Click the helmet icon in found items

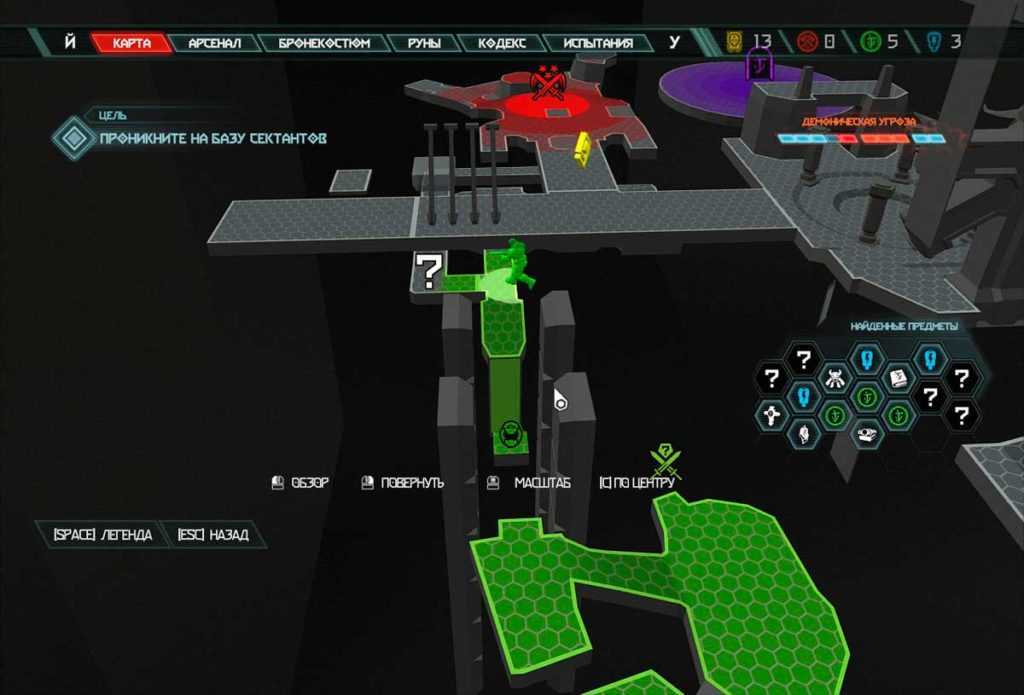[803, 434]
